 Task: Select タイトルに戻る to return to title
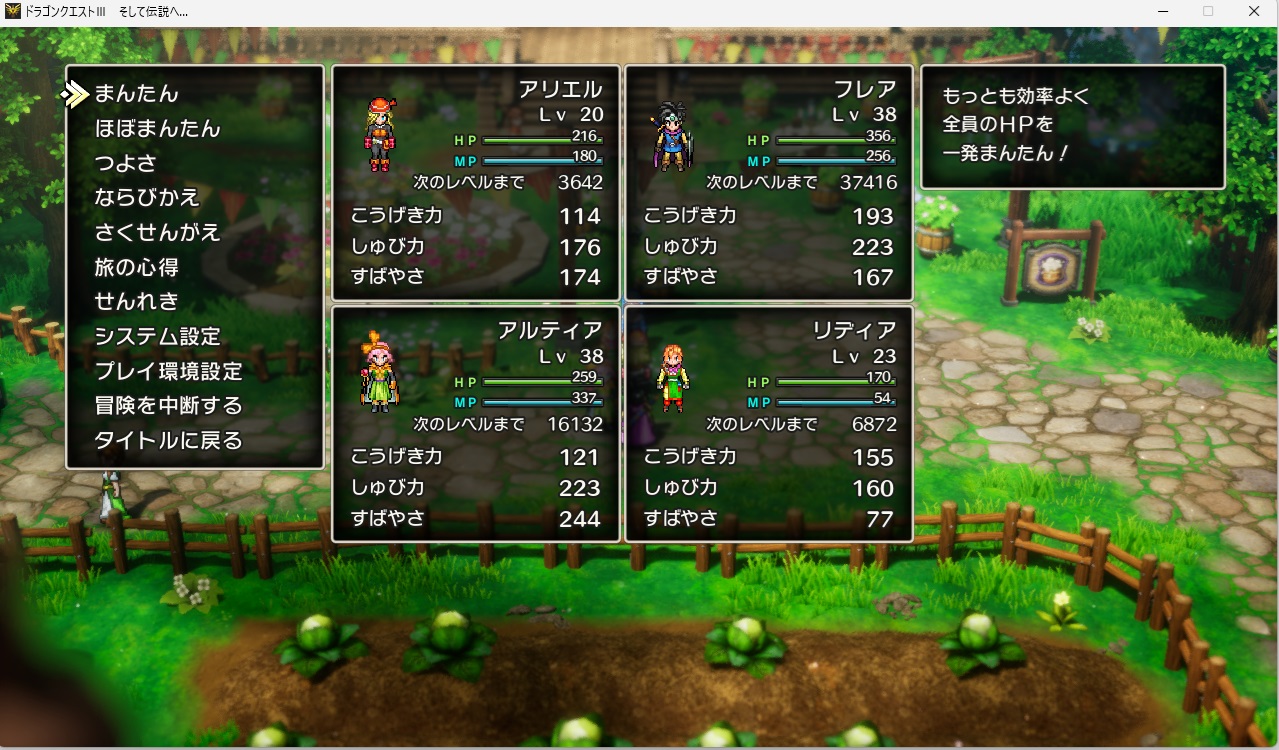point(168,440)
